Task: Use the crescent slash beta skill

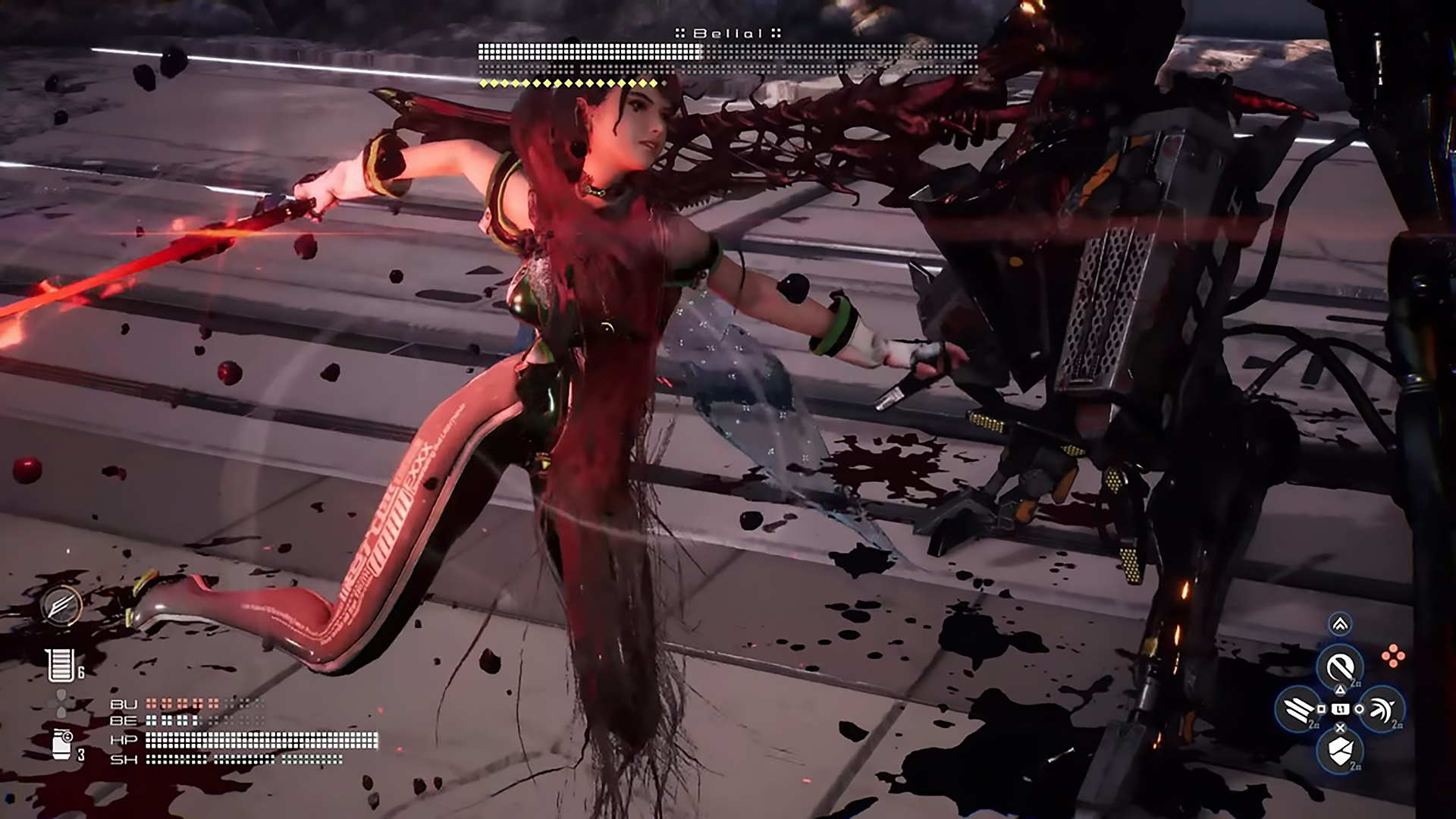Action: (1382, 709)
